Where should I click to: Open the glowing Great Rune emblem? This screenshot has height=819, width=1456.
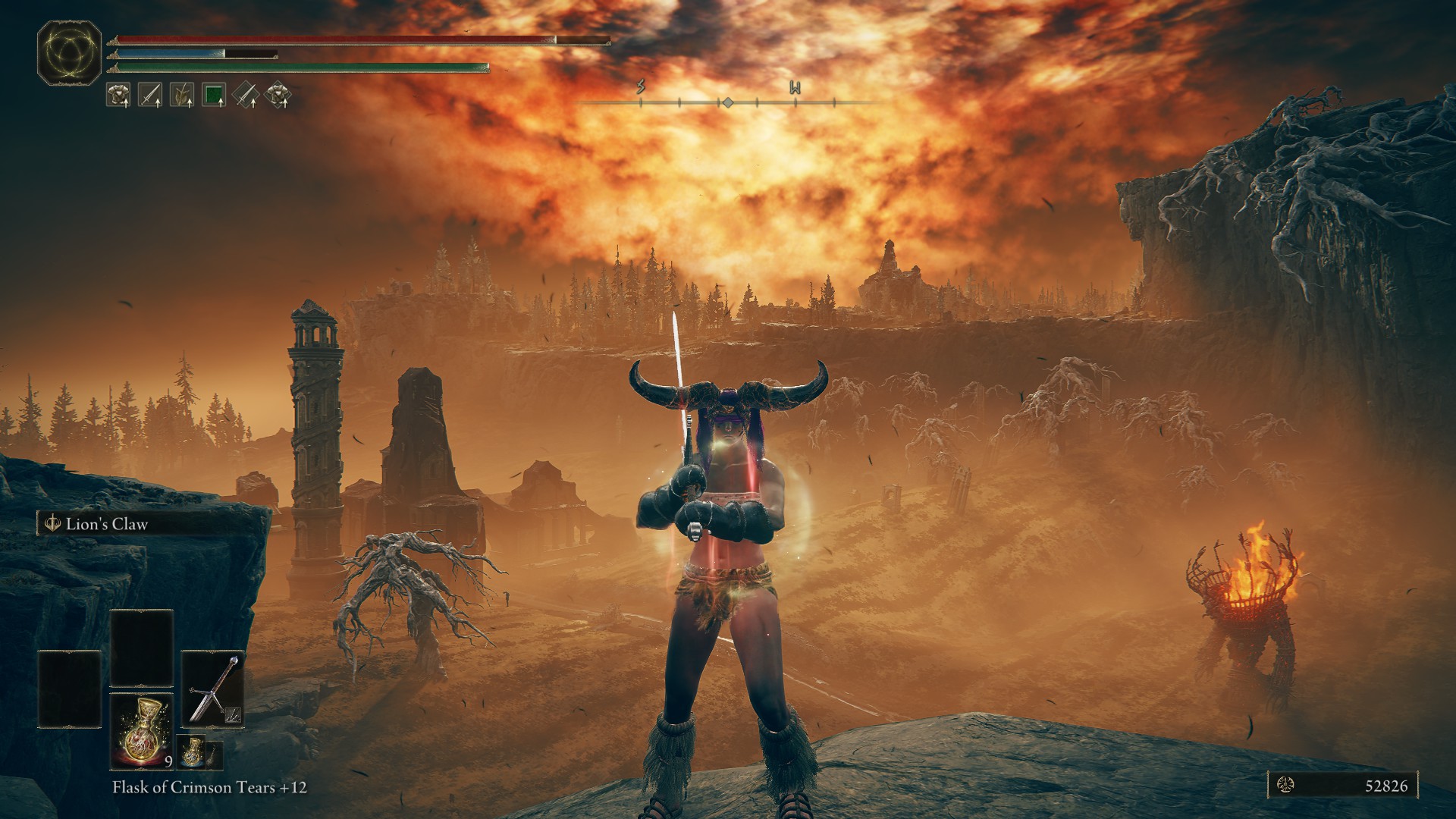[x=70, y=52]
